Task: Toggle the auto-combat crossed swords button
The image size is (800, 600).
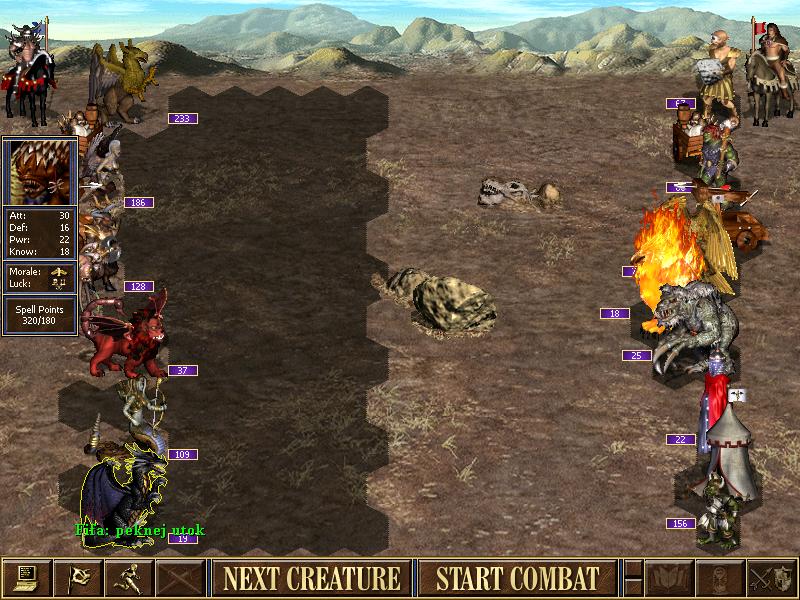Action: [181, 578]
